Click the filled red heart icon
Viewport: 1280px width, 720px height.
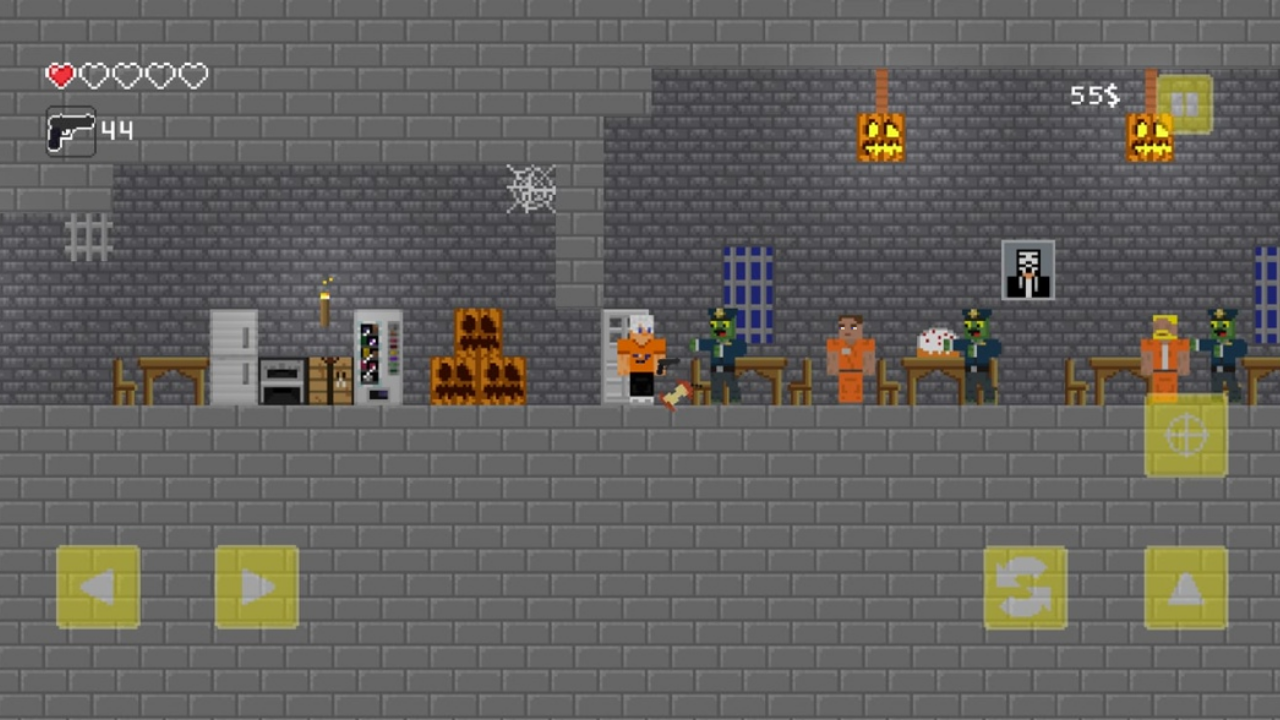click(60, 75)
